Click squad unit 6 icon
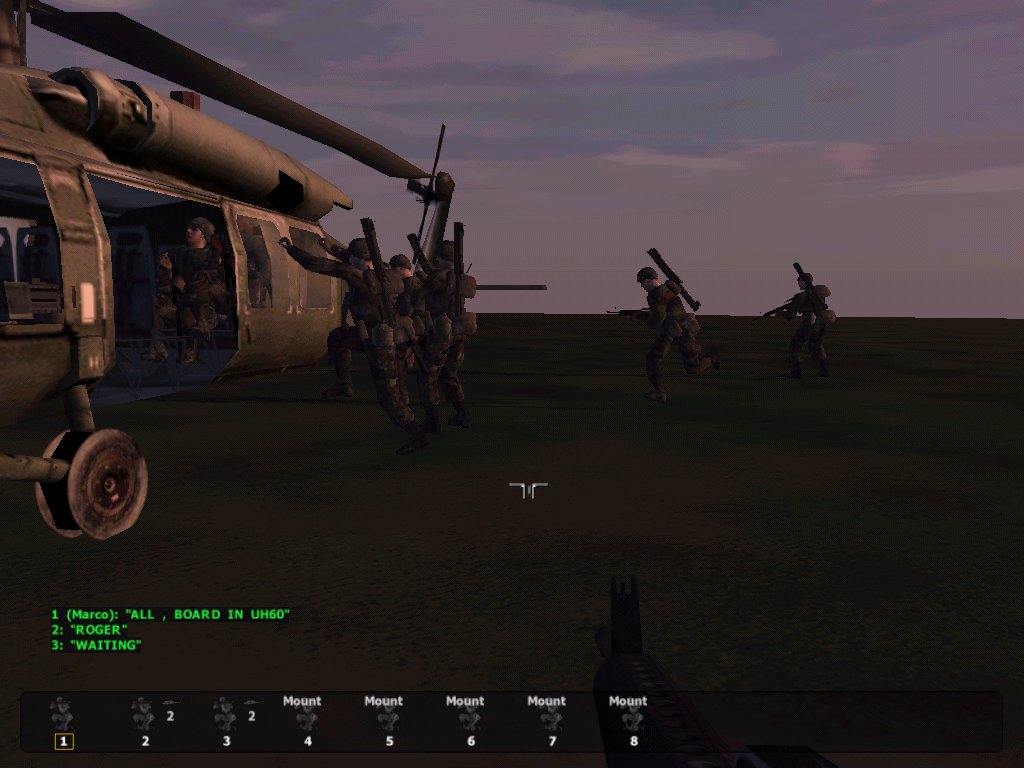The image size is (1024, 768). (x=470, y=719)
